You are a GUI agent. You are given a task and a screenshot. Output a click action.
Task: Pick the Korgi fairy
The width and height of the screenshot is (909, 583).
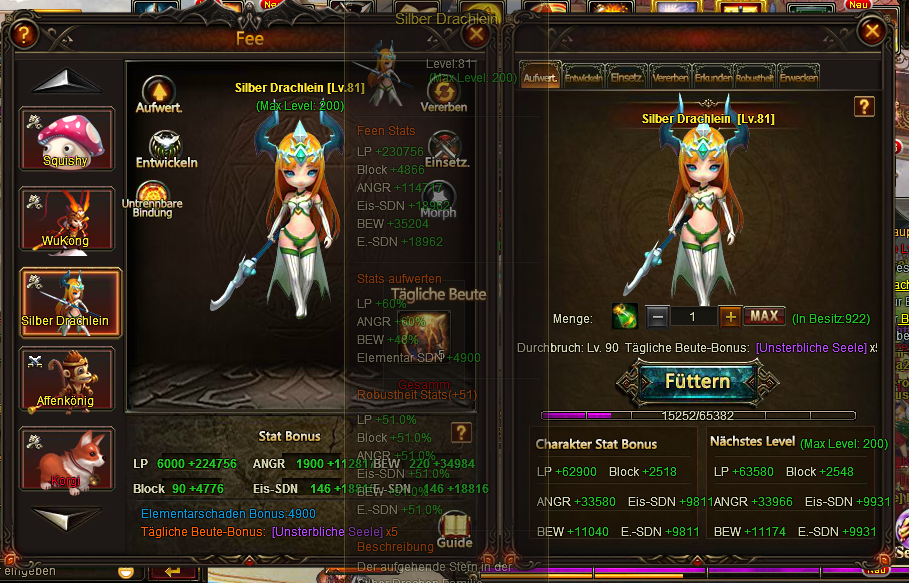pyautogui.click(x=68, y=459)
